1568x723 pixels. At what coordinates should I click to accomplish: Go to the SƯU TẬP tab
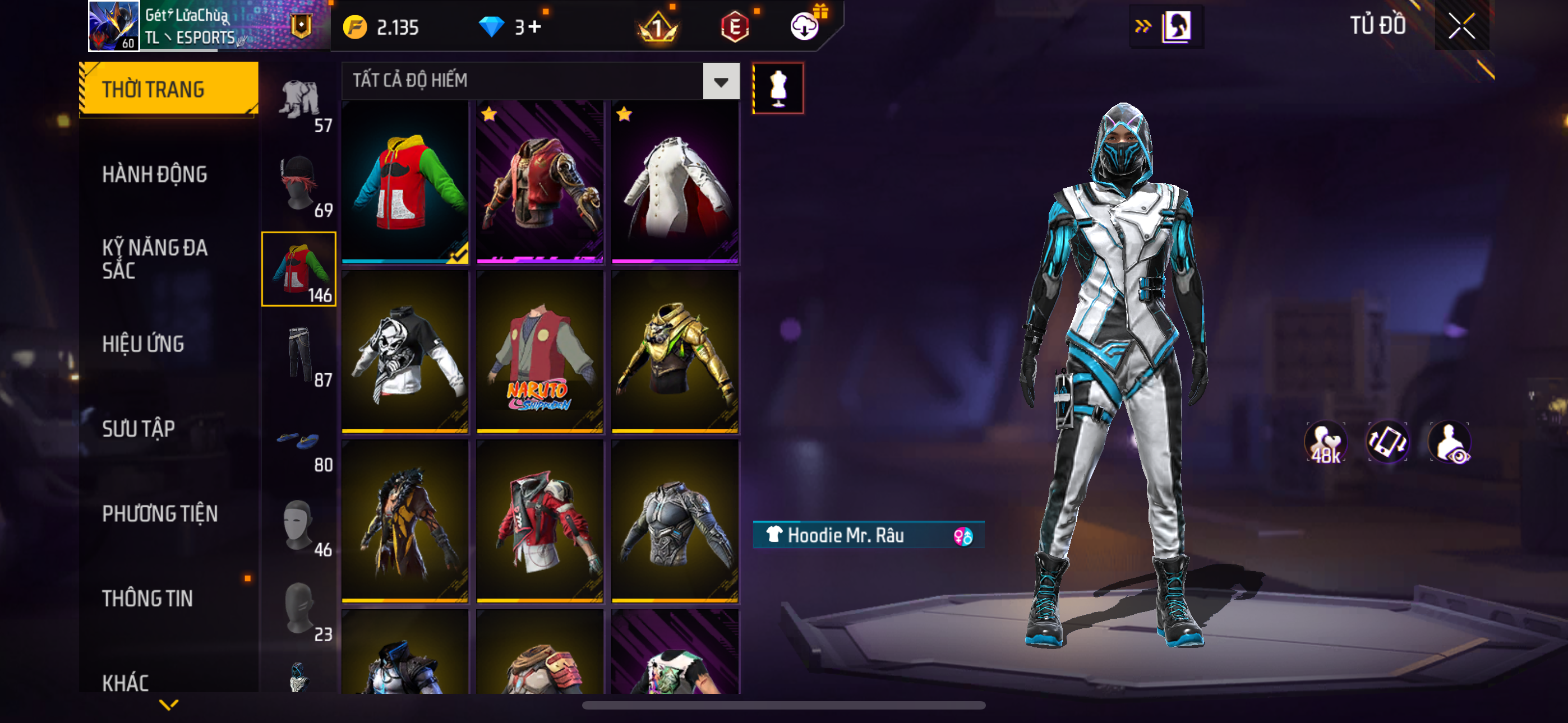point(139,429)
